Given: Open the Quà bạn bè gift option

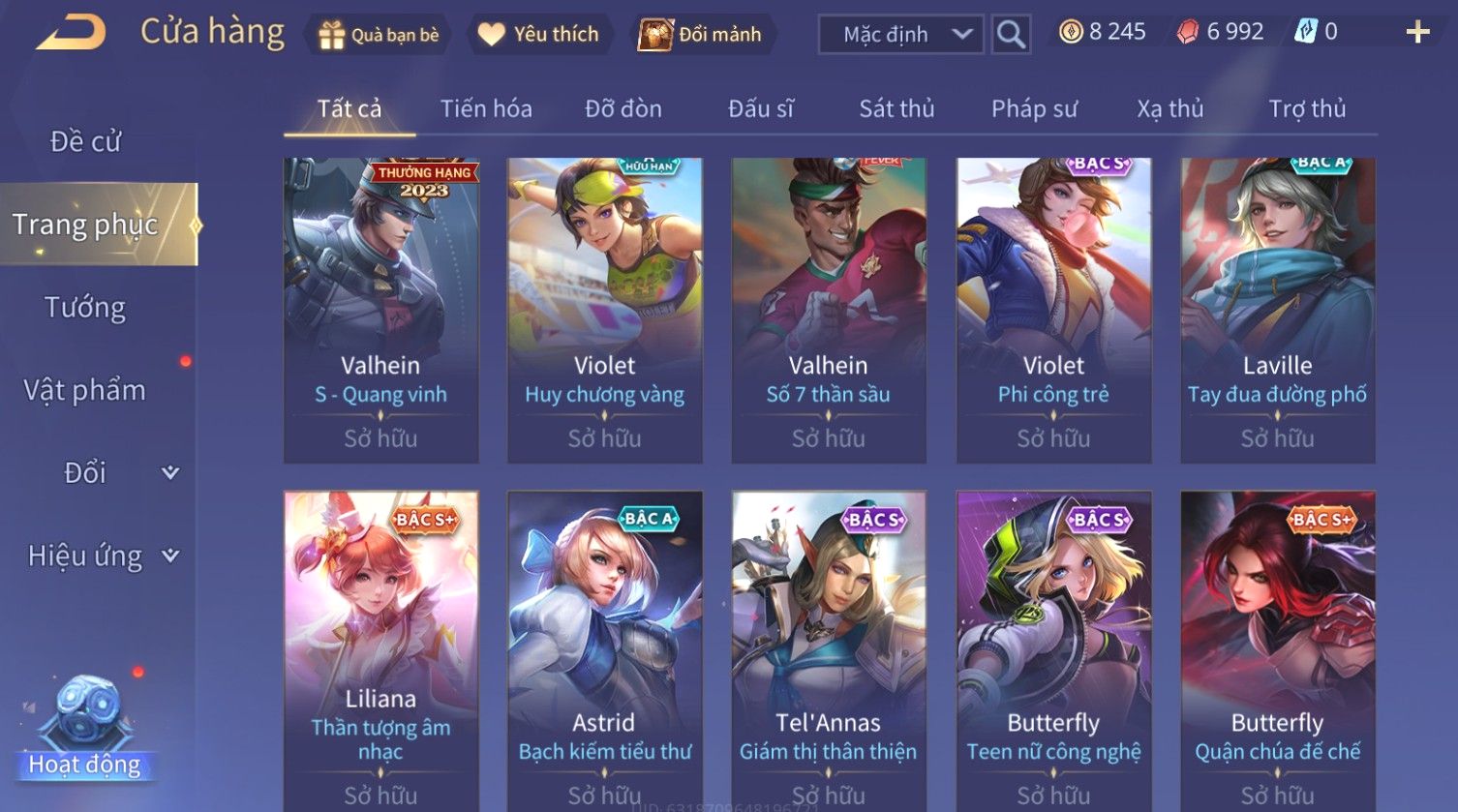Looking at the screenshot, I should click(379, 35).
